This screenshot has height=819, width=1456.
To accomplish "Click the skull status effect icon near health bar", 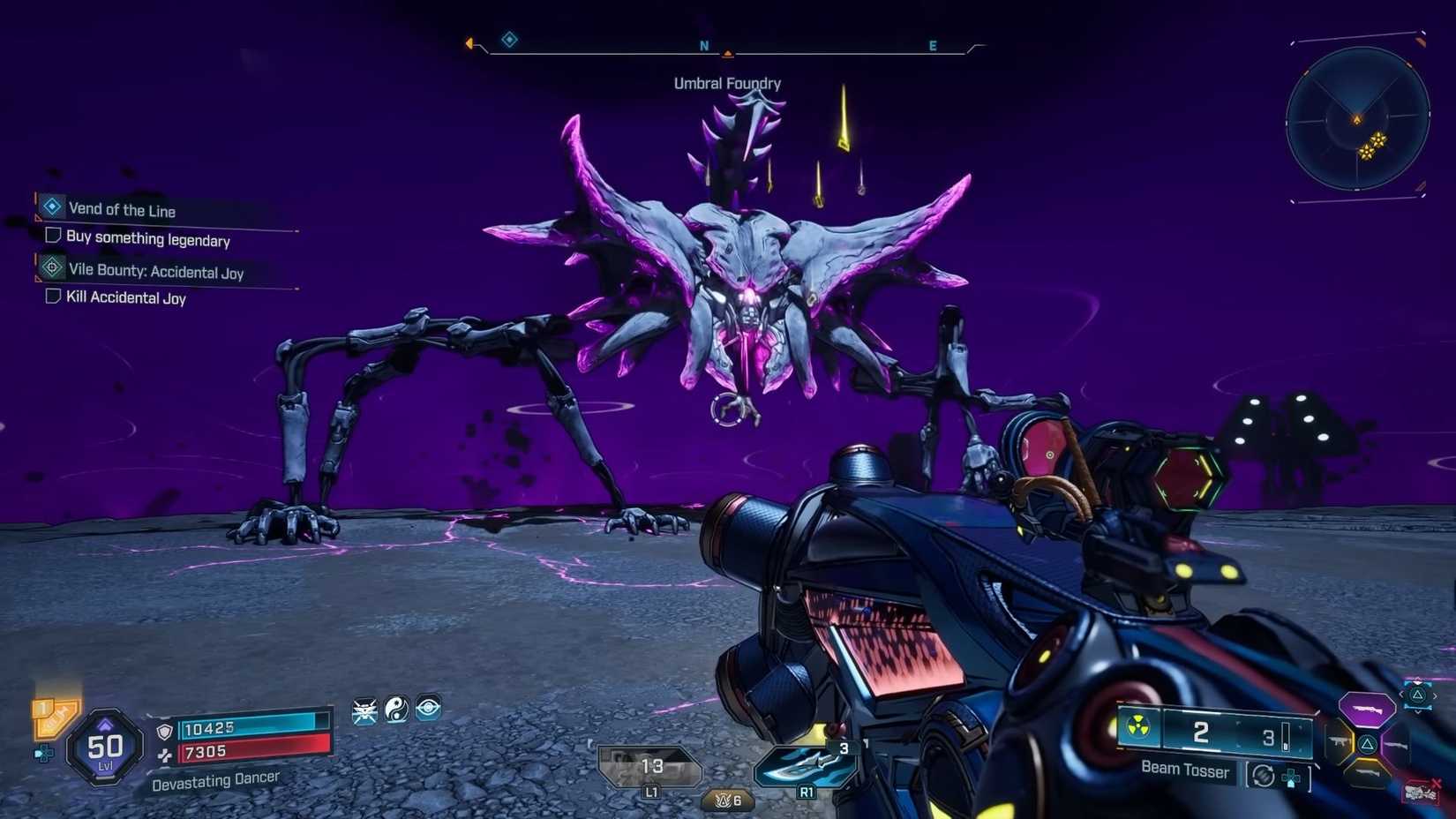I will 365,709.
